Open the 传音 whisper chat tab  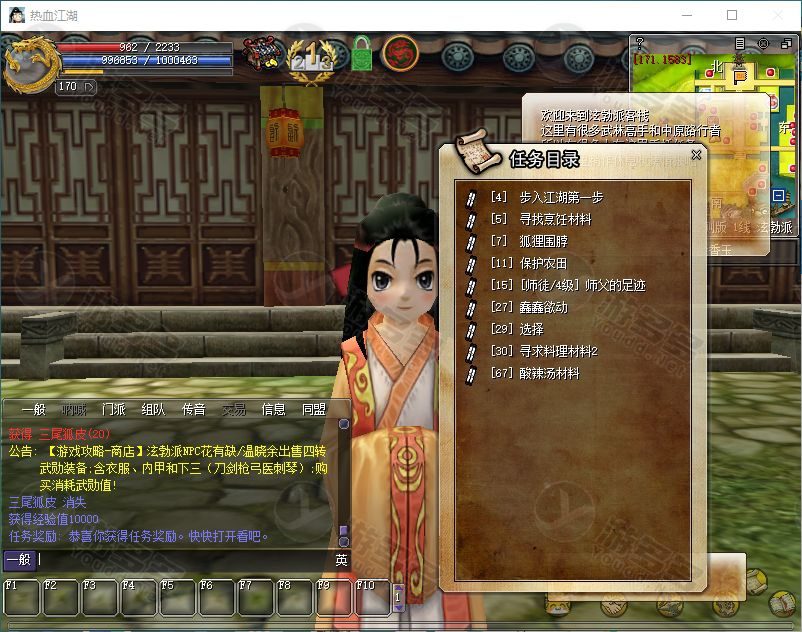point(194,409)
